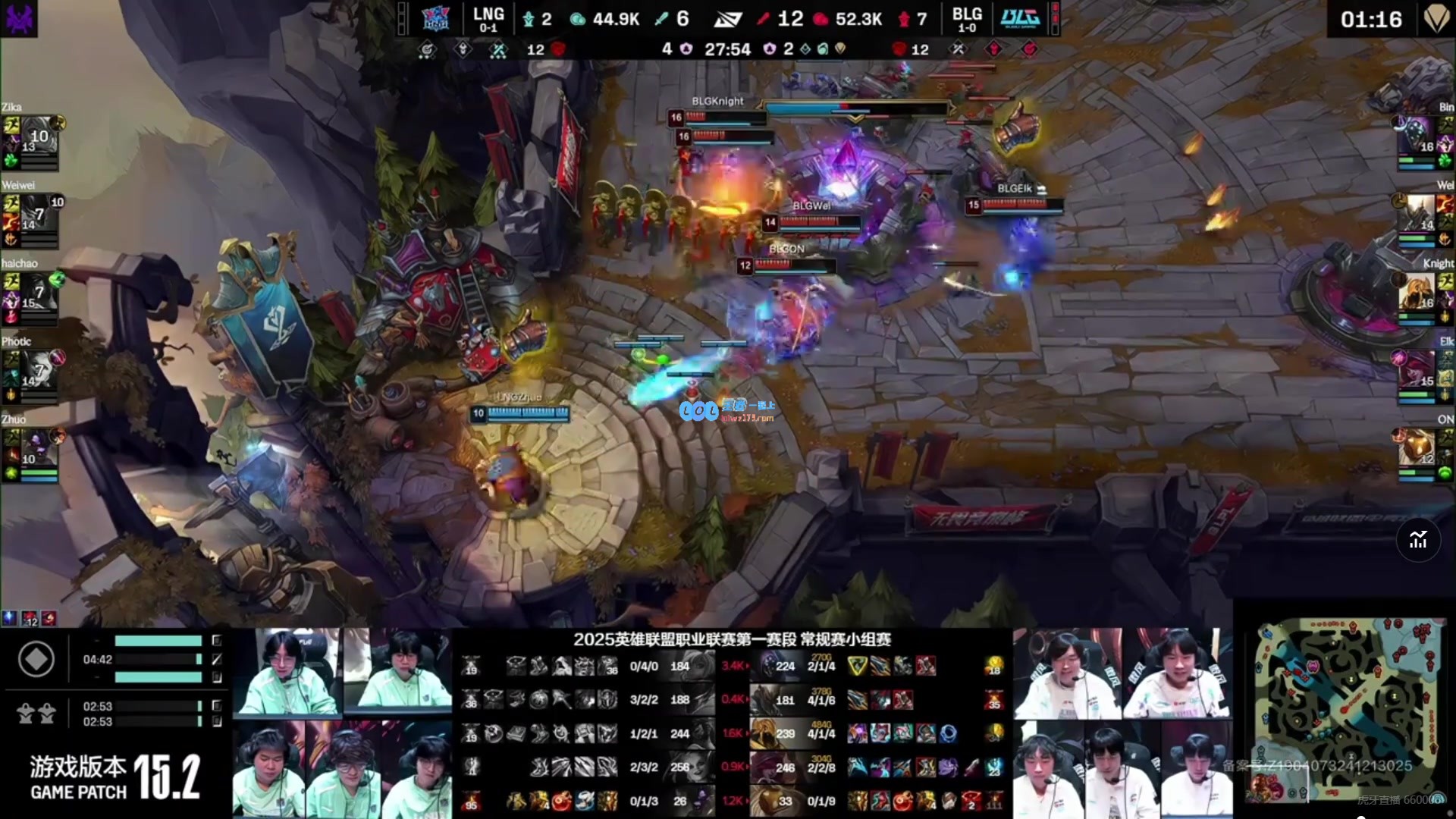The height and width of the screenshot is (819, 1456).
Task: Click ON's champion portrait
Action: pyautogui.click(x=1416, y=448)
